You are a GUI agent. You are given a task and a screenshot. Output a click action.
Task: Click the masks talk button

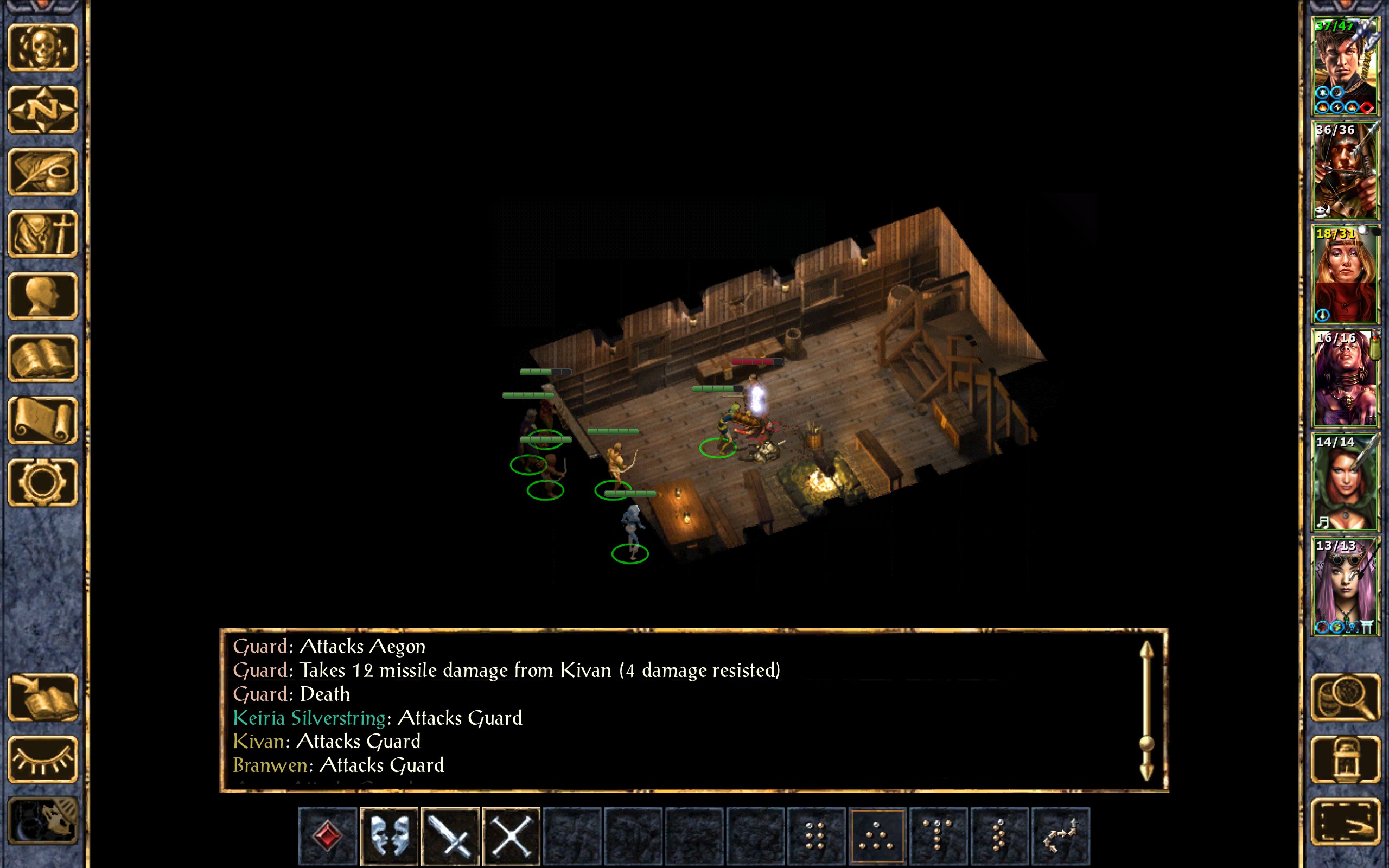[x=389, y=835]
